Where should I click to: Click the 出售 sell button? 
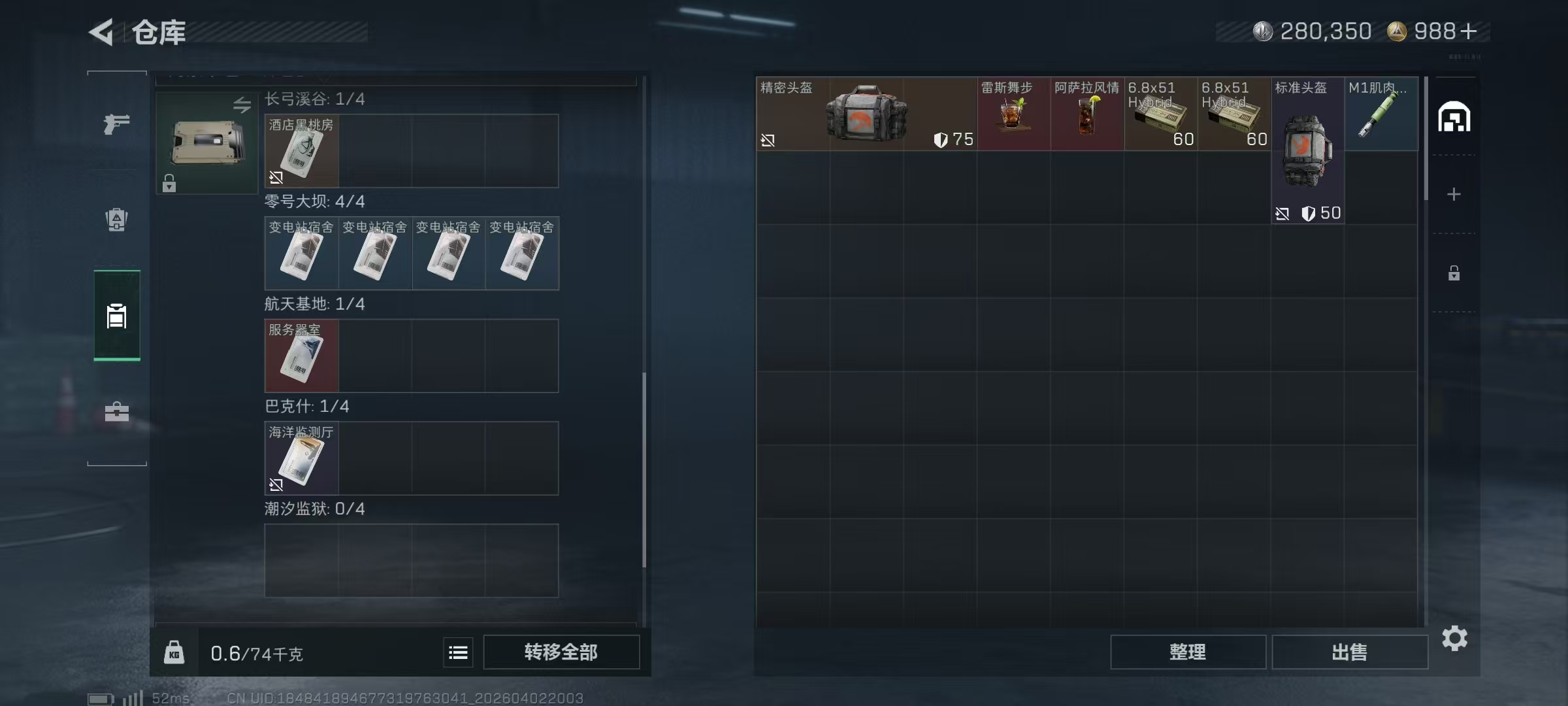click(x=1350, y=652)
